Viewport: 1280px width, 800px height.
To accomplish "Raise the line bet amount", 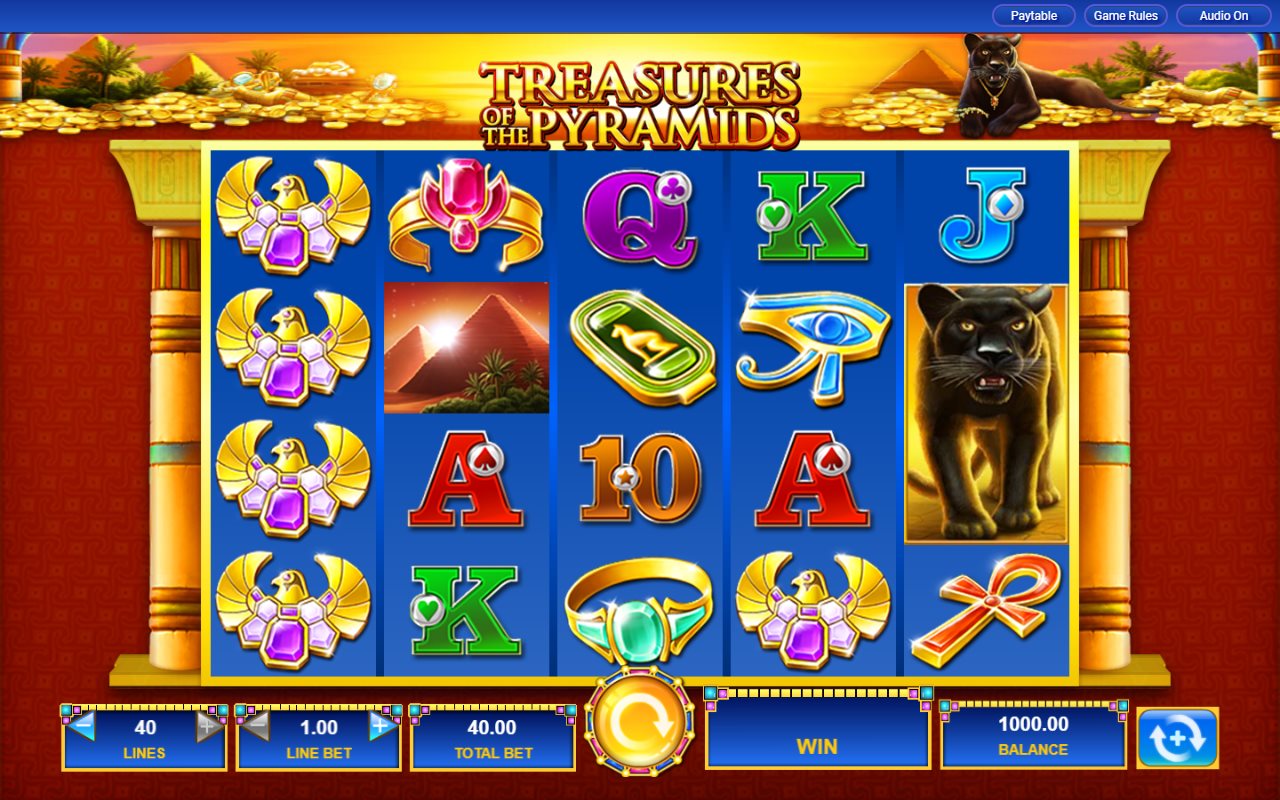I will (x=382, y=727).
